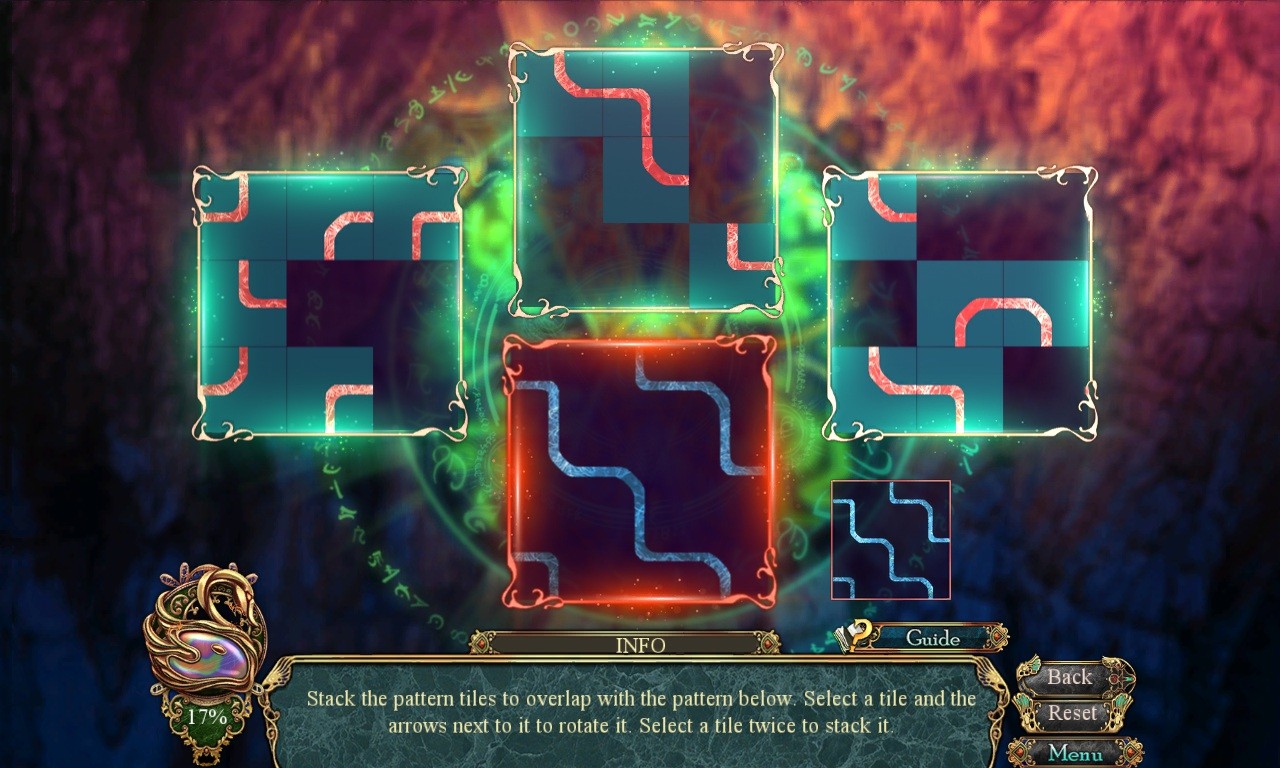Select the central red target pattern board
Screen dimensions: 1280x768
tap(640, 468)
